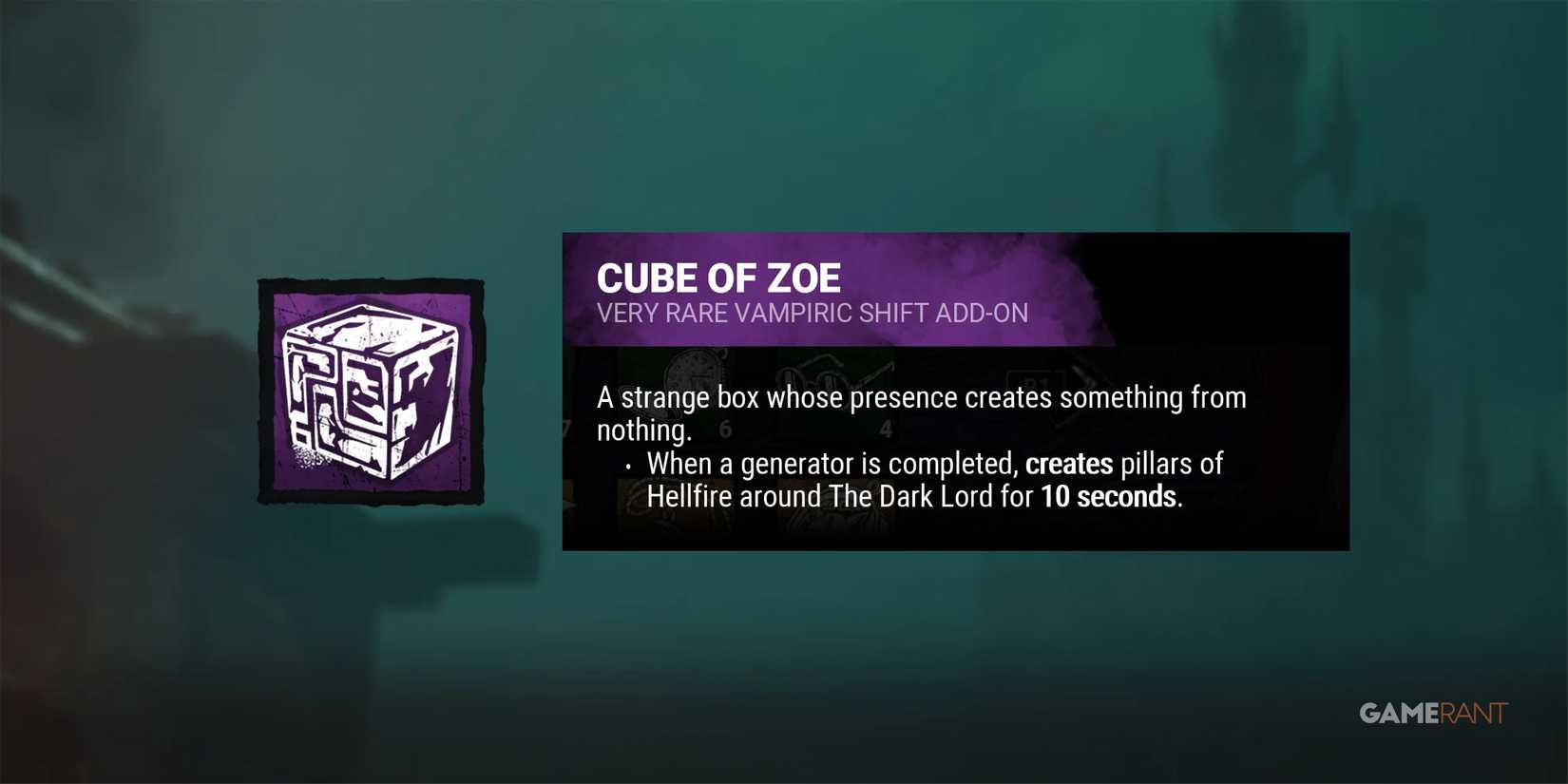Click the stopwatch add-on icon behind the tooltip
The height and width of the screenshot is (784, 1568).
pos(695,377)
